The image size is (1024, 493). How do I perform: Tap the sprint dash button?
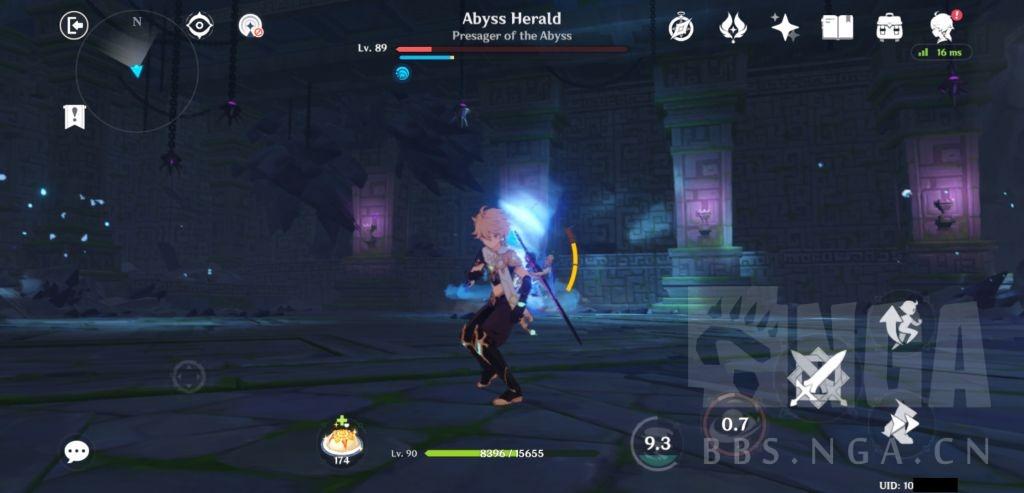tap(899, 424)
